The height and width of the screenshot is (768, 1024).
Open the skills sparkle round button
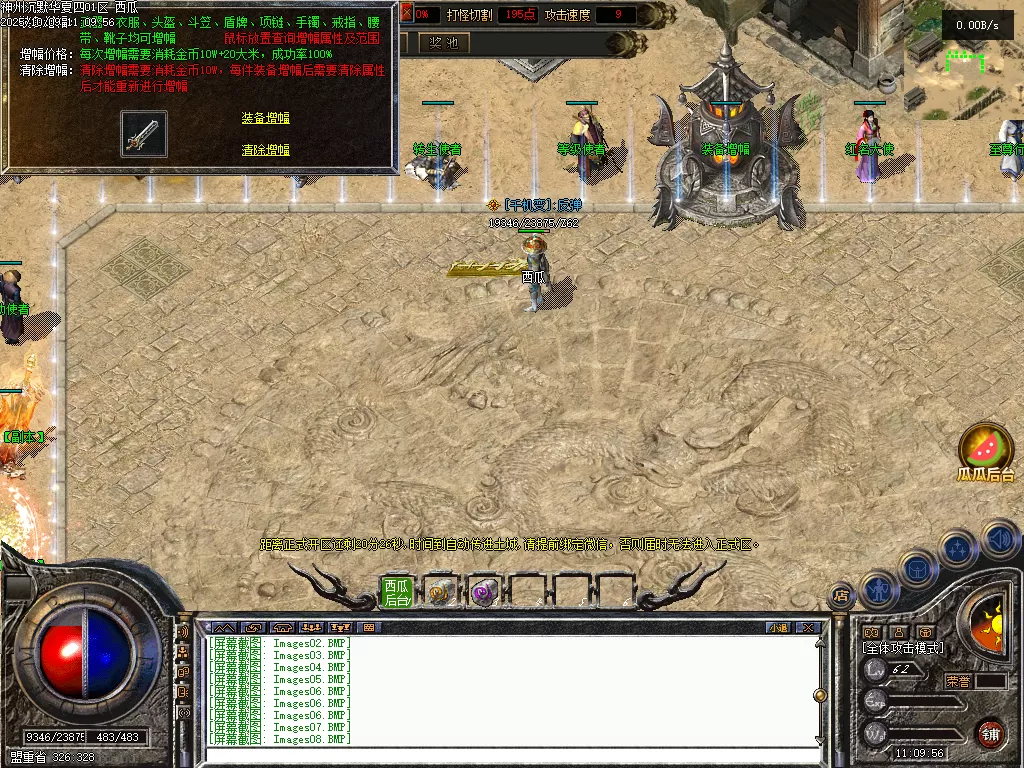pyautogui.click(x=958, y=548)
